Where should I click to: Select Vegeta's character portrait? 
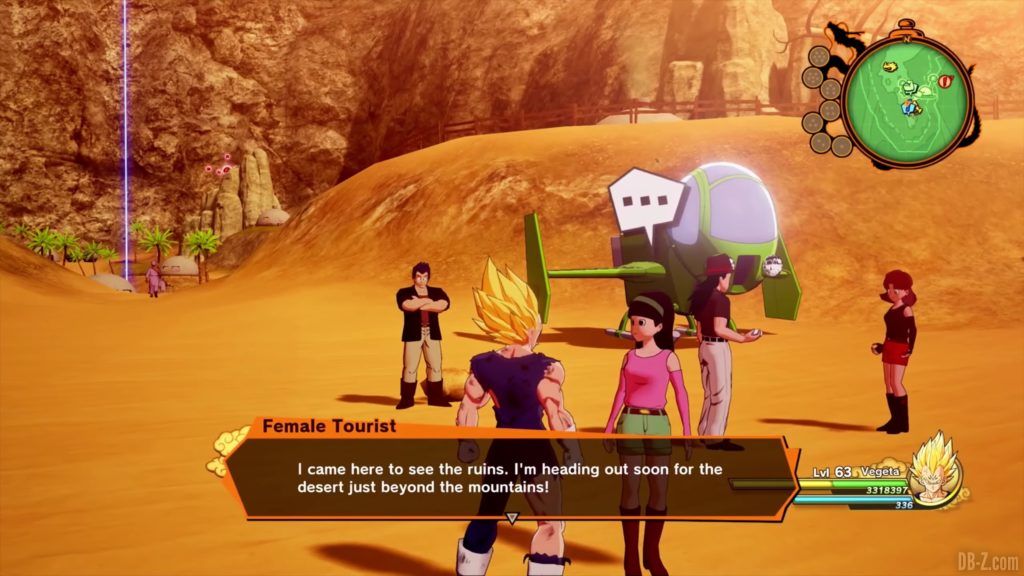[x=933, y=466]
